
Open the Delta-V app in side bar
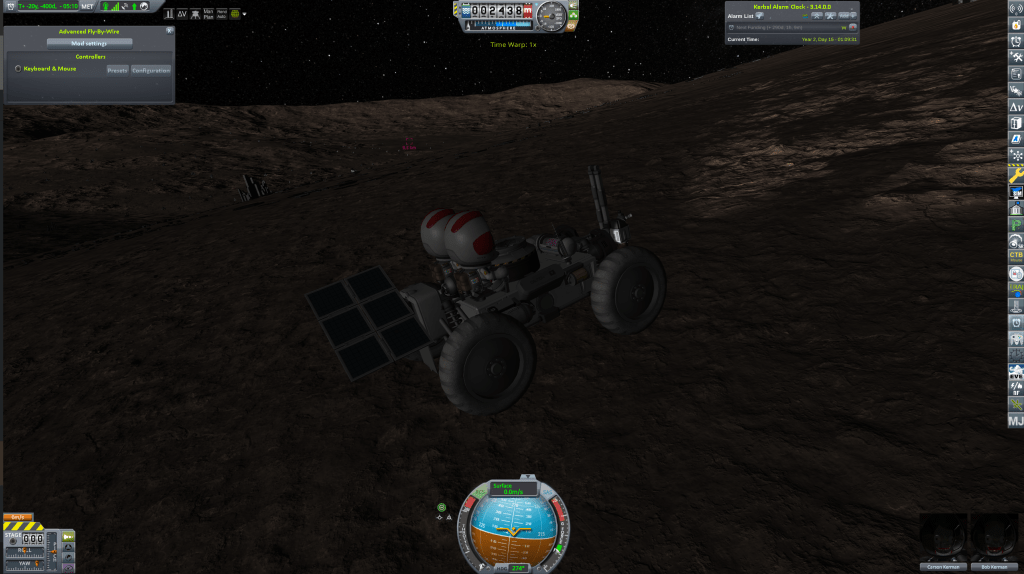click(1015, 106)
